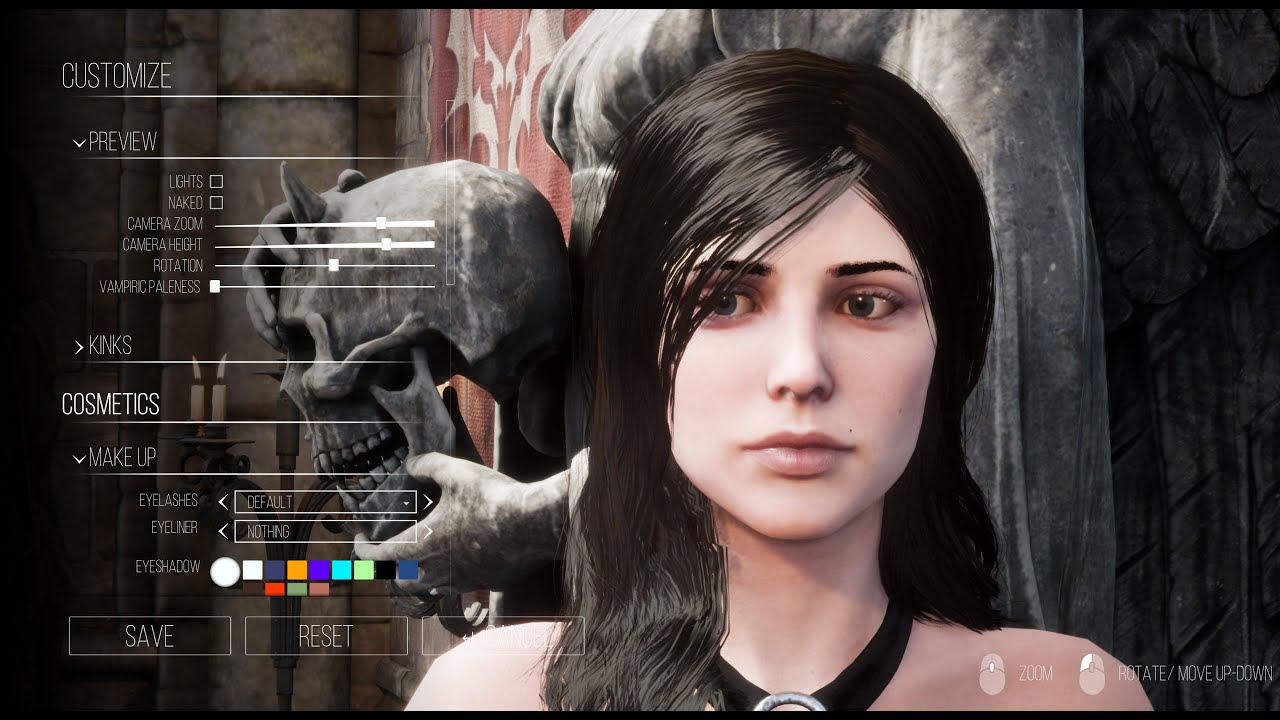Toggle the Naked checkbox
1280x720 pixels.
coord(214,202)
